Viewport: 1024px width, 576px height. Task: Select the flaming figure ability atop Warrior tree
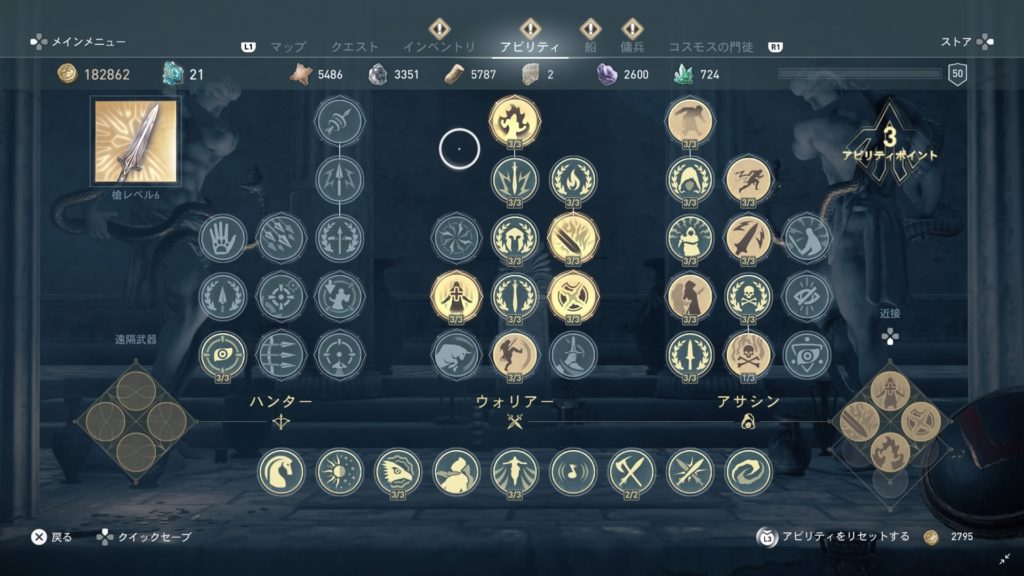pos(515,120)
